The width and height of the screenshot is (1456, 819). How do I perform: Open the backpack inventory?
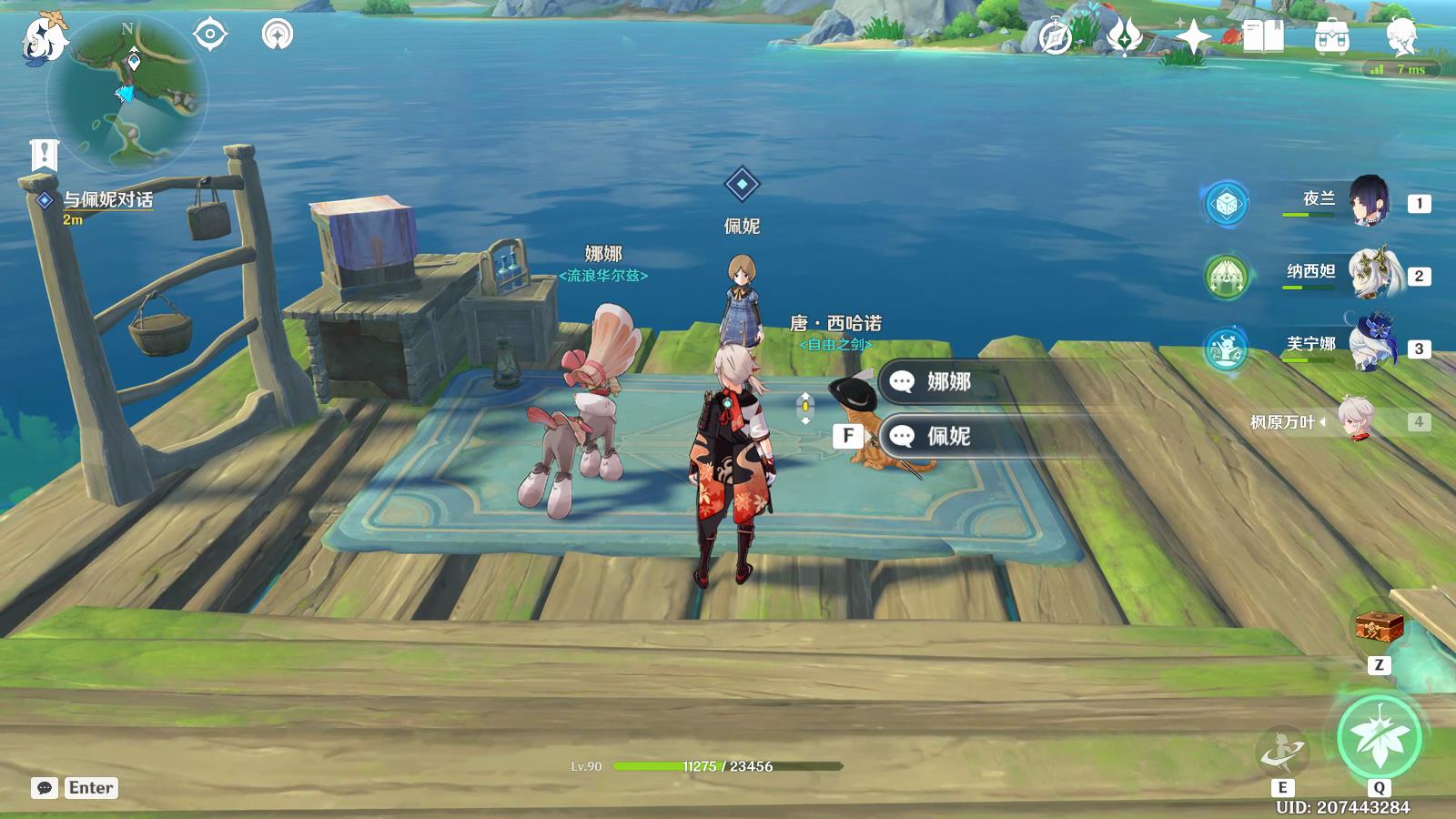[1331, 37]
